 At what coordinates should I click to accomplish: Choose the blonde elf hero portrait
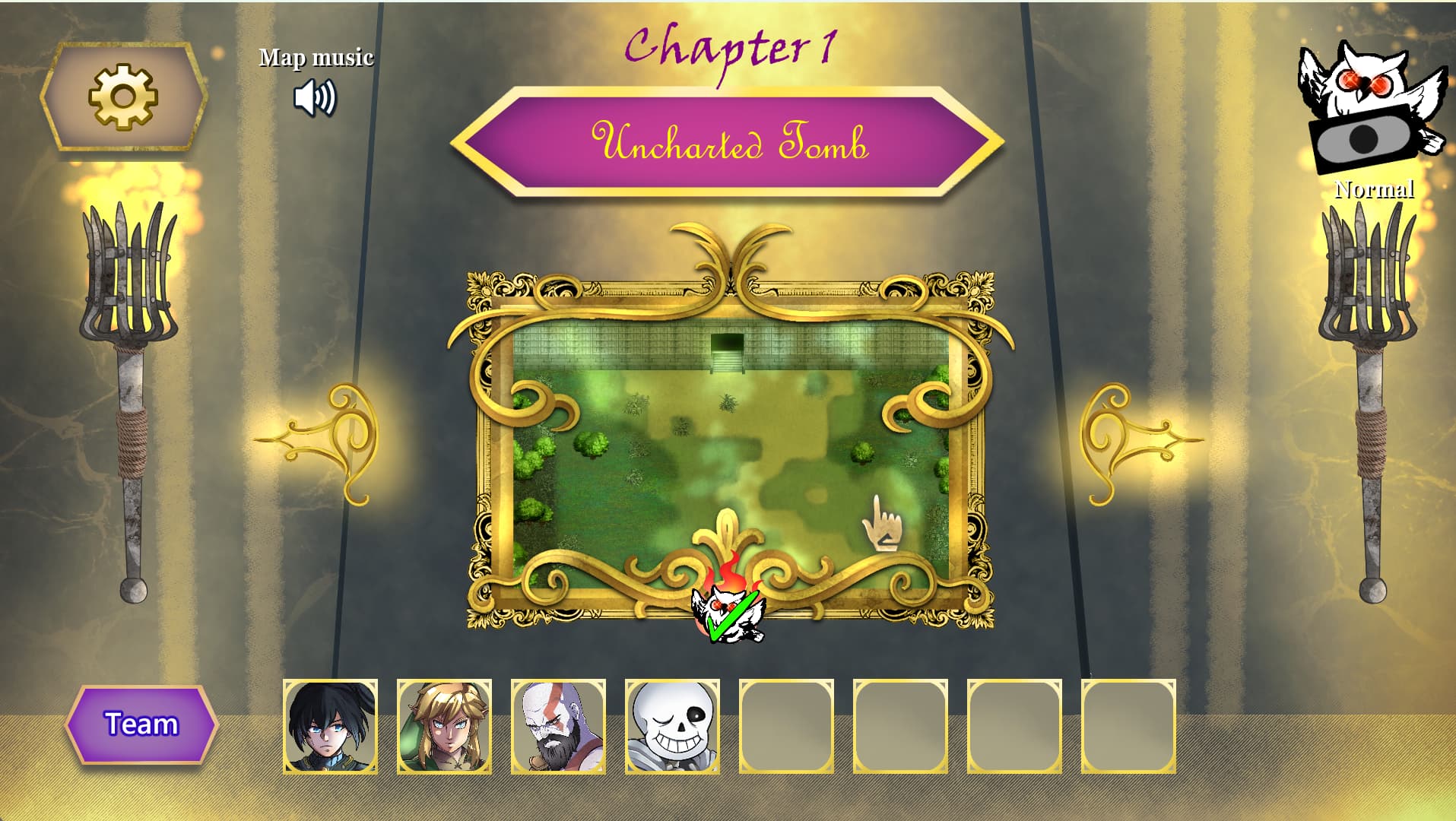pos(444,727)
